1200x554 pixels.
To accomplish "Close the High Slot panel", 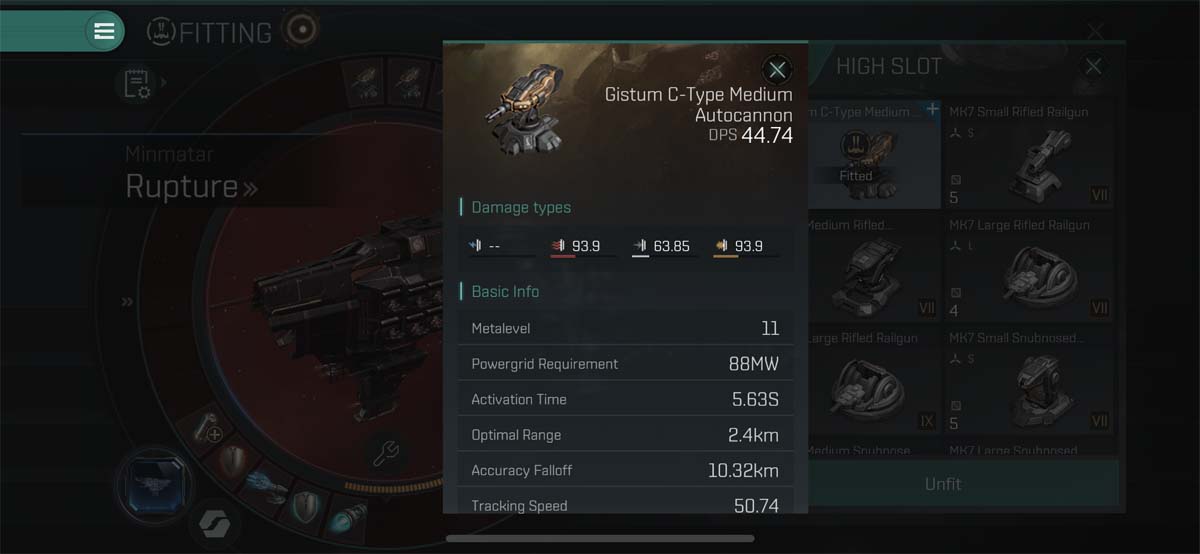I will (1093, 67).
